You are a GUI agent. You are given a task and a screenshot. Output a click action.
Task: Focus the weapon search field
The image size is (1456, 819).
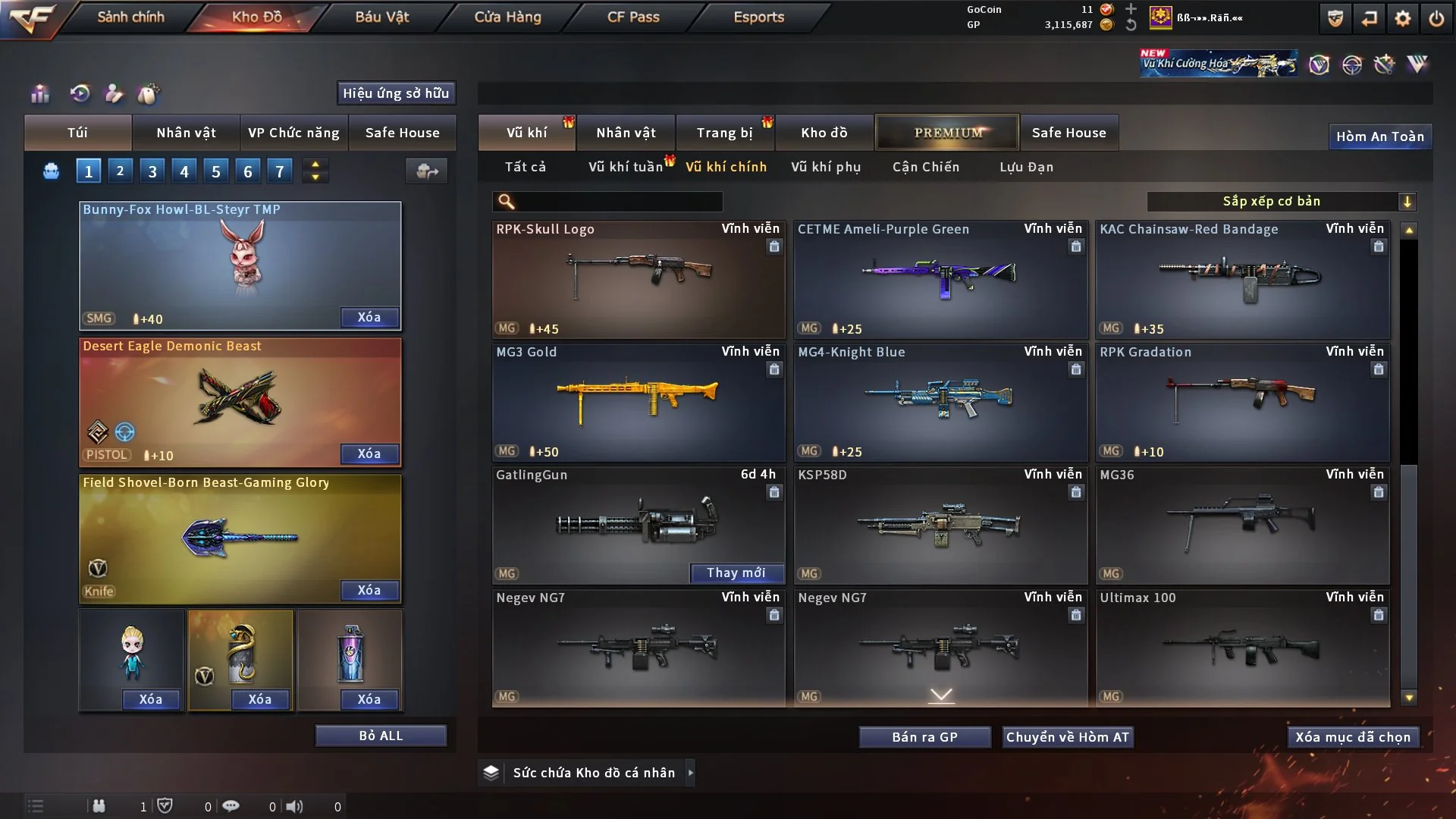tap(618, 202)
